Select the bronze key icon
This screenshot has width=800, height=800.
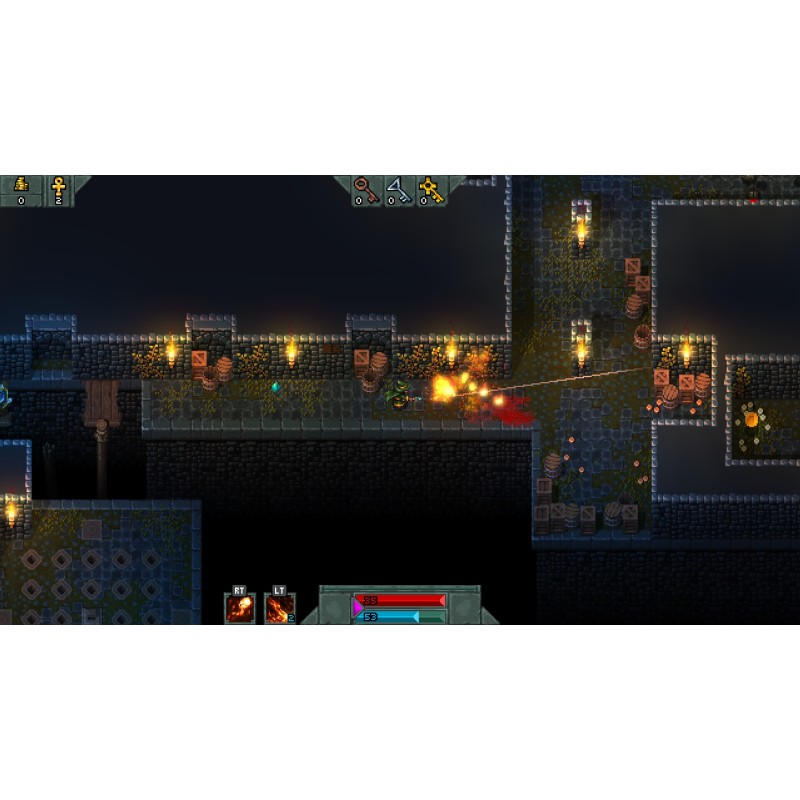click(365, 187)
